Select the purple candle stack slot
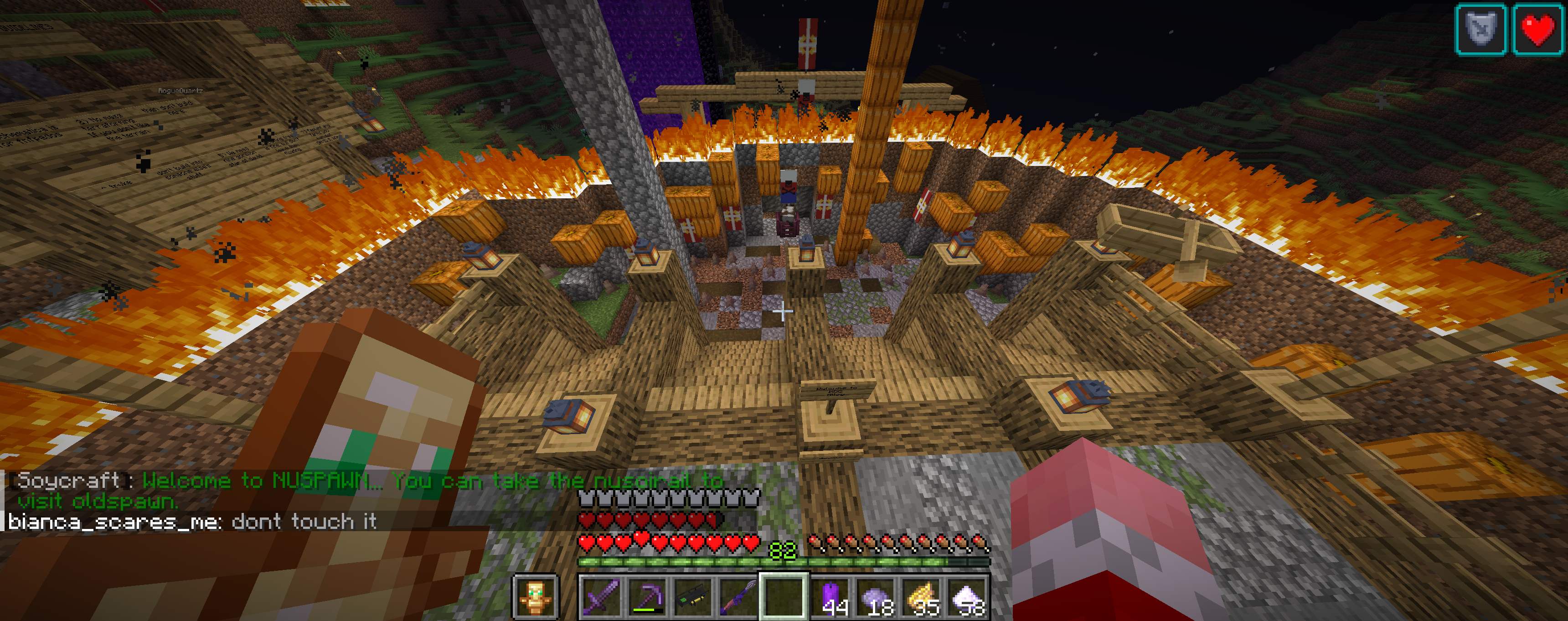1568x621 pixels. (832, 597)
